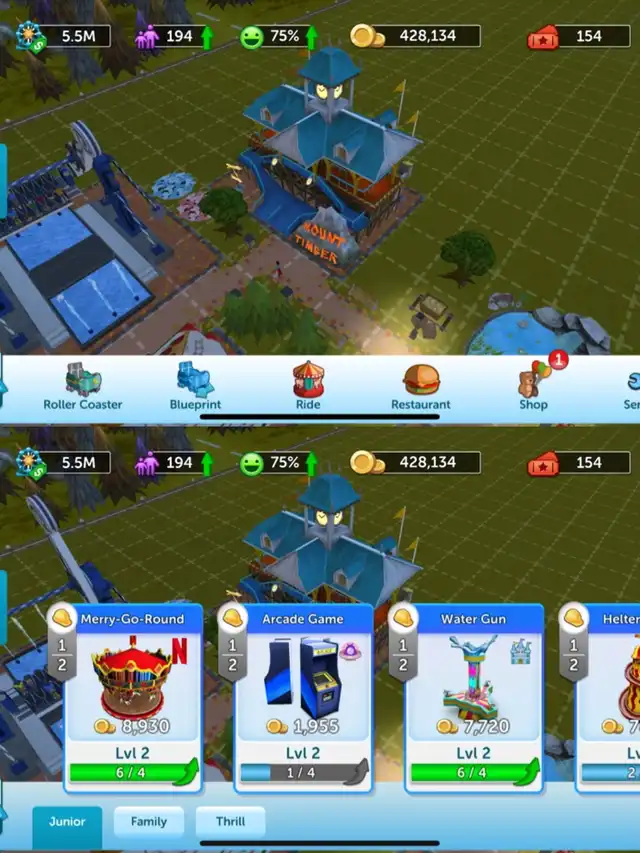Upgrade Water Gun via its green level bar
Screen dimensions: 640x853
473,772
